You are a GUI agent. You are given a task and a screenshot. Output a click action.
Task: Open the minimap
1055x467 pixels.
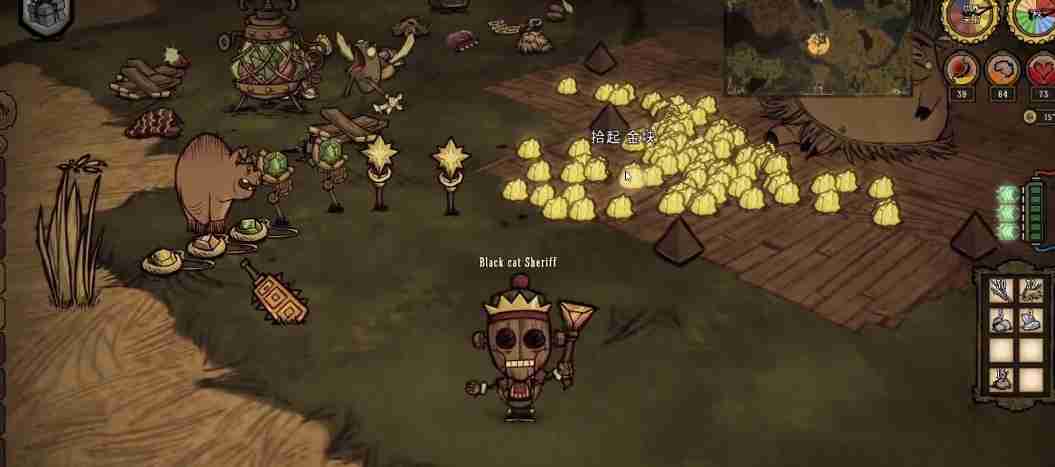(818, 43)
